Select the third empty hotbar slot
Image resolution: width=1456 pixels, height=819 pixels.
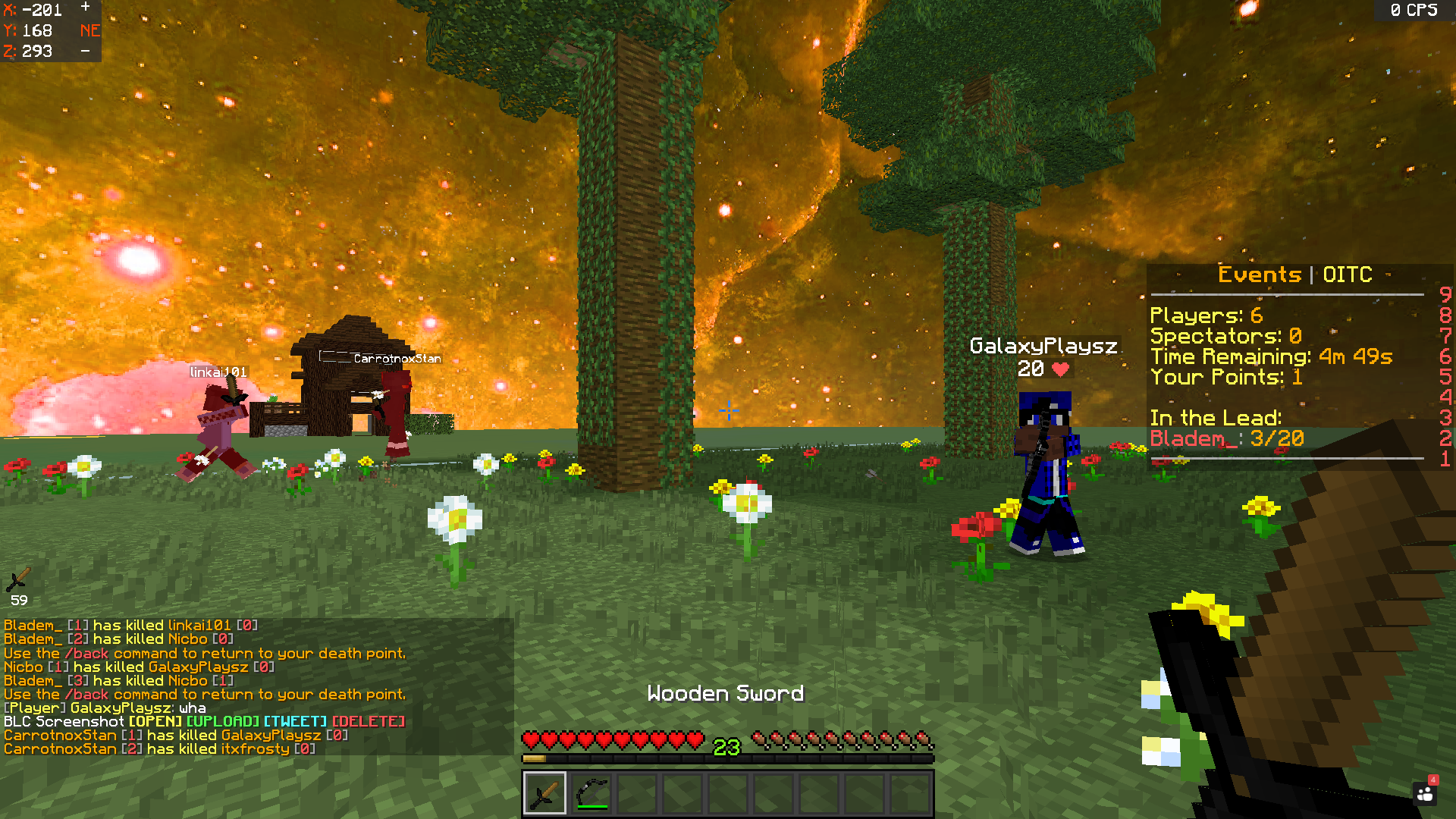(x=637, y=791)
